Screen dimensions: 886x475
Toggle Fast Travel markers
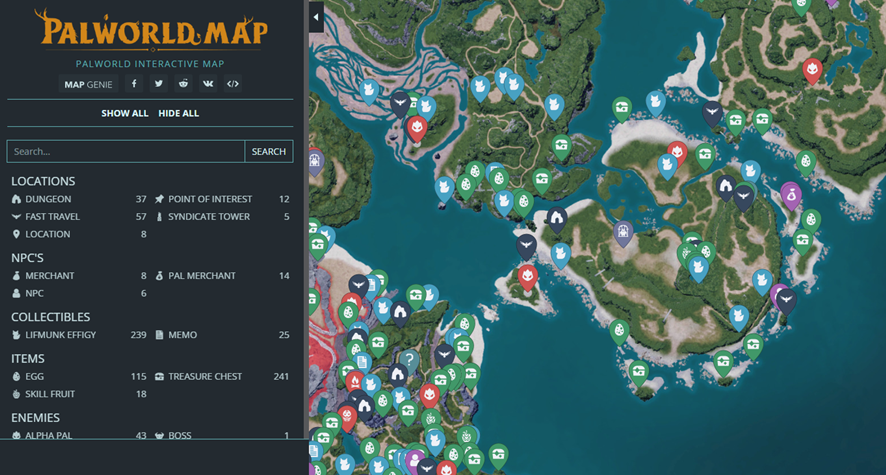click(x=52, y=216)
